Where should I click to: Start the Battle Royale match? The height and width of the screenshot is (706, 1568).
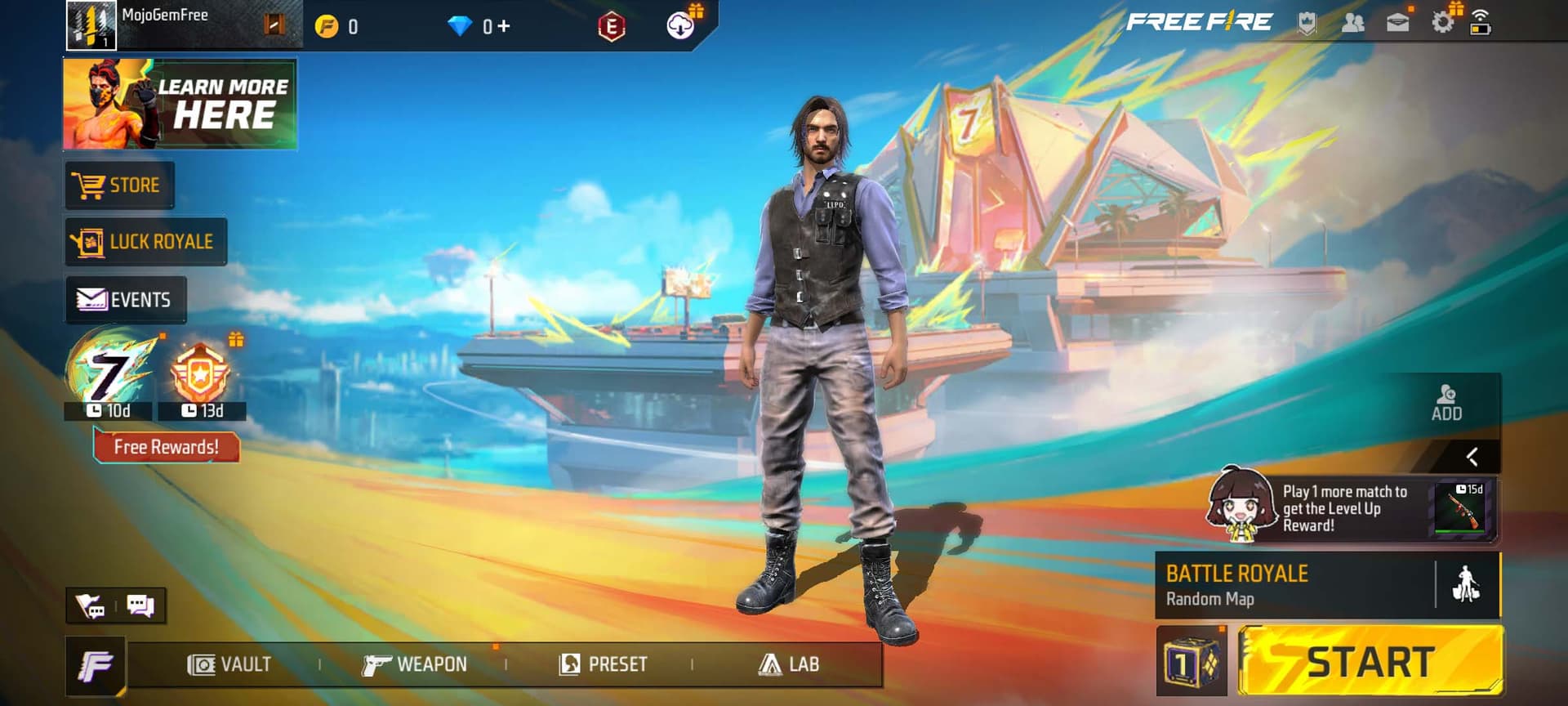pos(1370,661)
